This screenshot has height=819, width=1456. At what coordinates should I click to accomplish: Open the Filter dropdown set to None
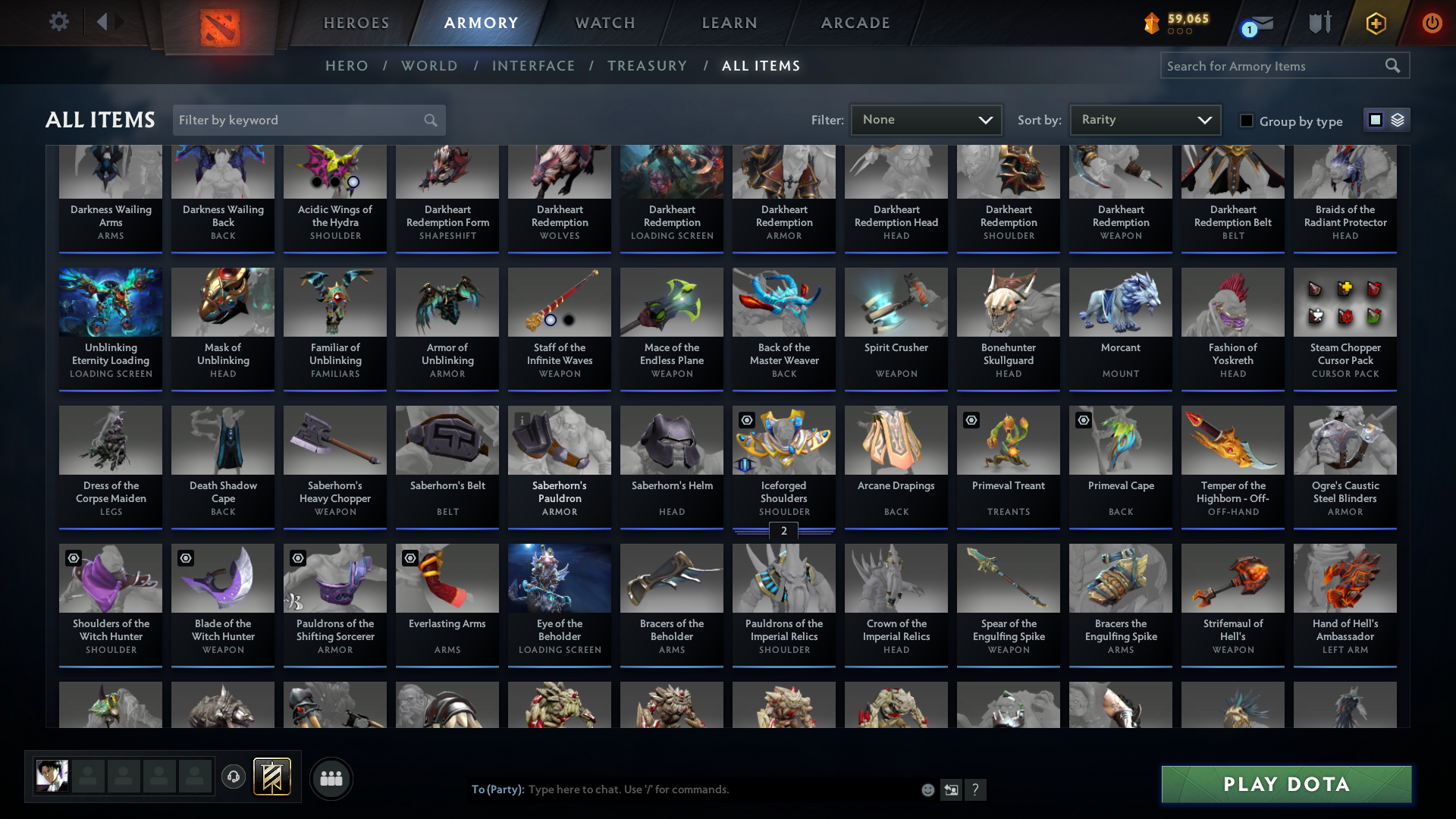tap(926, 119)
